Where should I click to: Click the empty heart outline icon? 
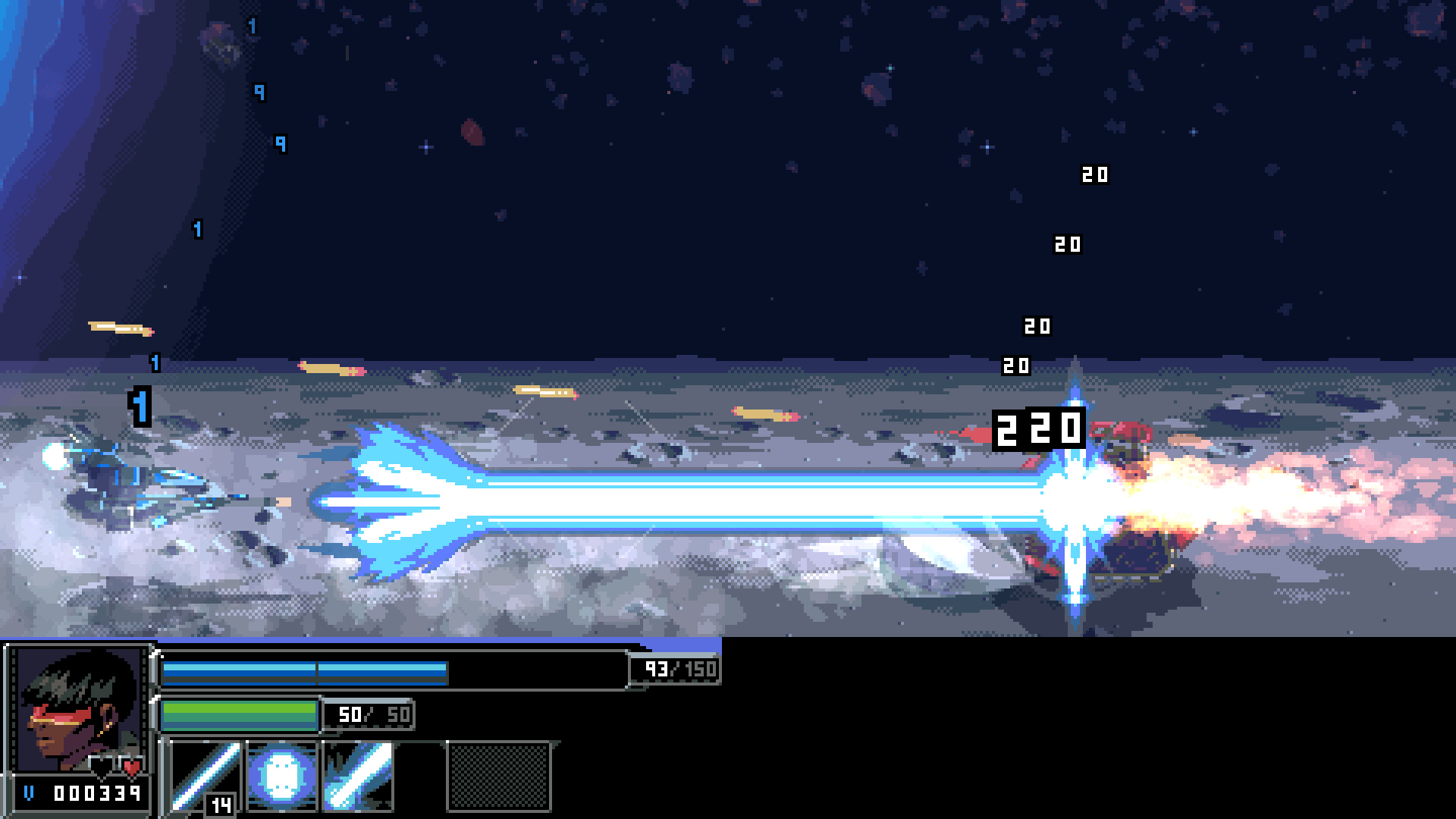tap(99, 767)
